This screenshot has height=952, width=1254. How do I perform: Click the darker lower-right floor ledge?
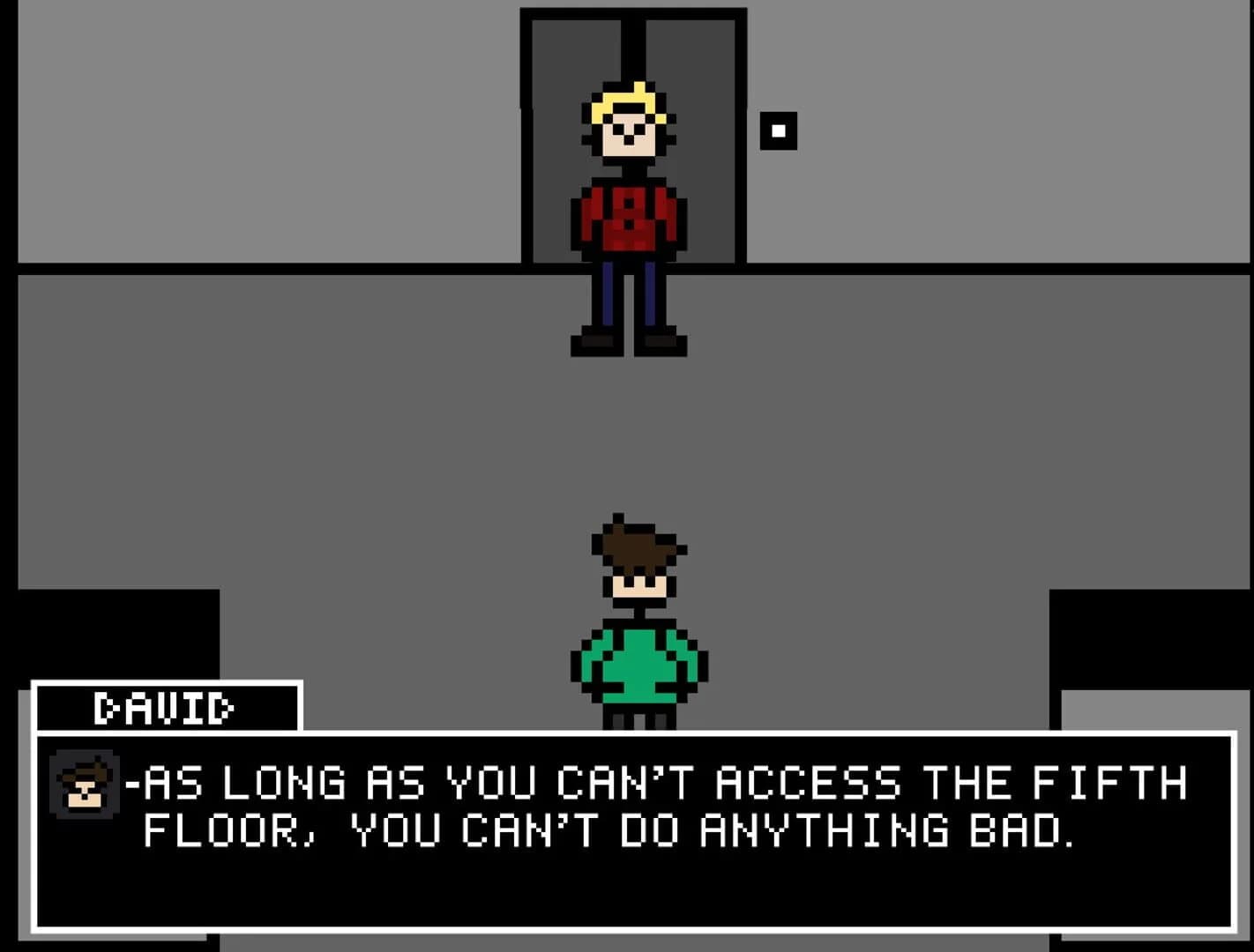[1146, 635]
